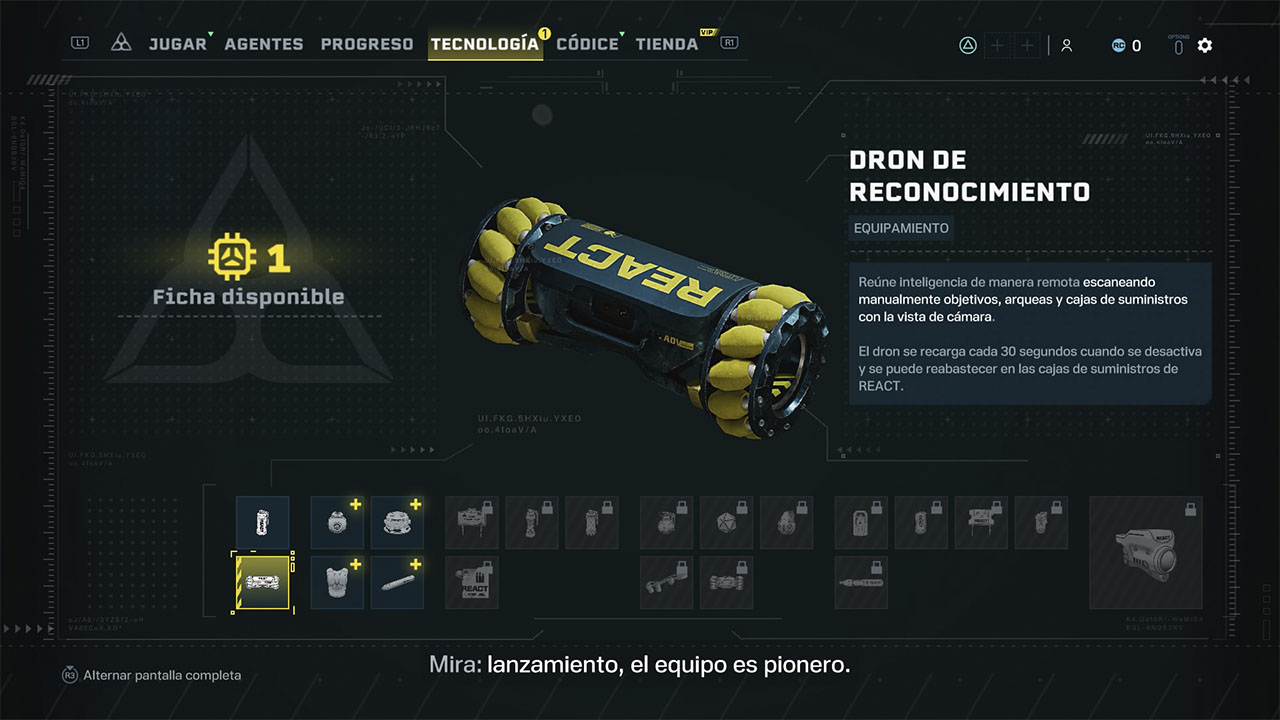Open the TIENDA VIP store tab

point(666,43)
